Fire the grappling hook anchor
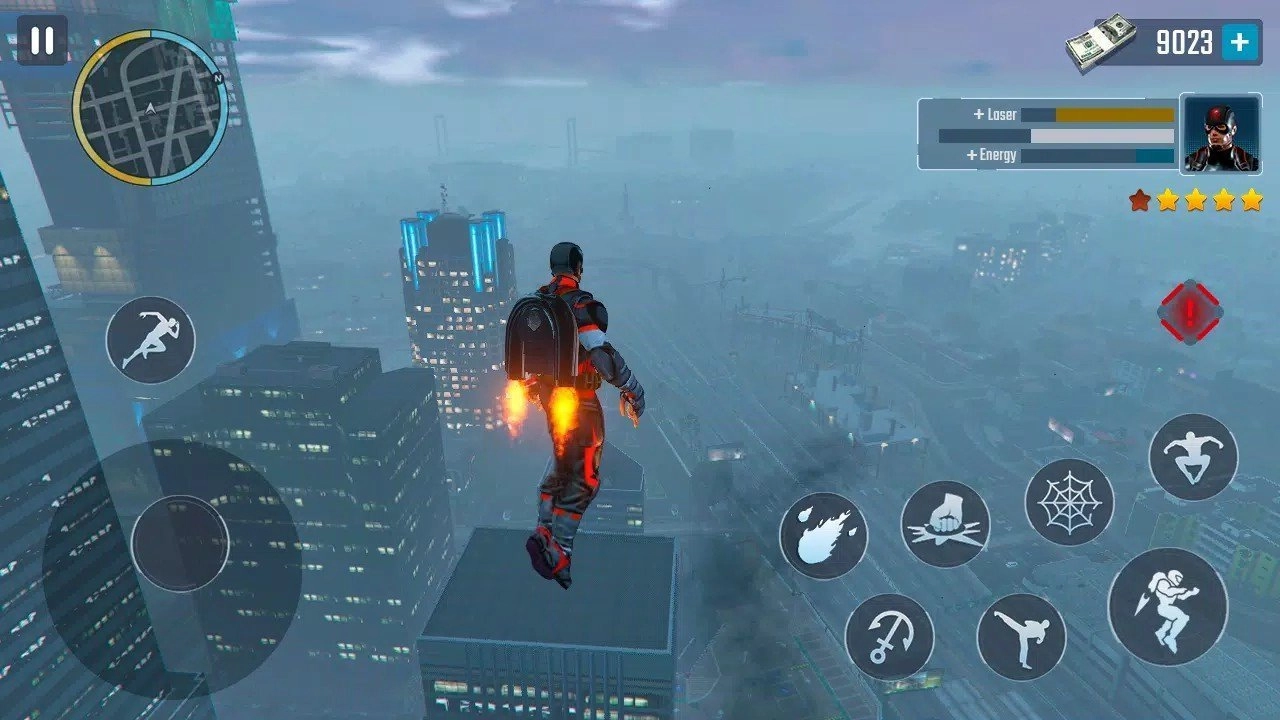Viewport: 1280px width, 720px height. 889,637
